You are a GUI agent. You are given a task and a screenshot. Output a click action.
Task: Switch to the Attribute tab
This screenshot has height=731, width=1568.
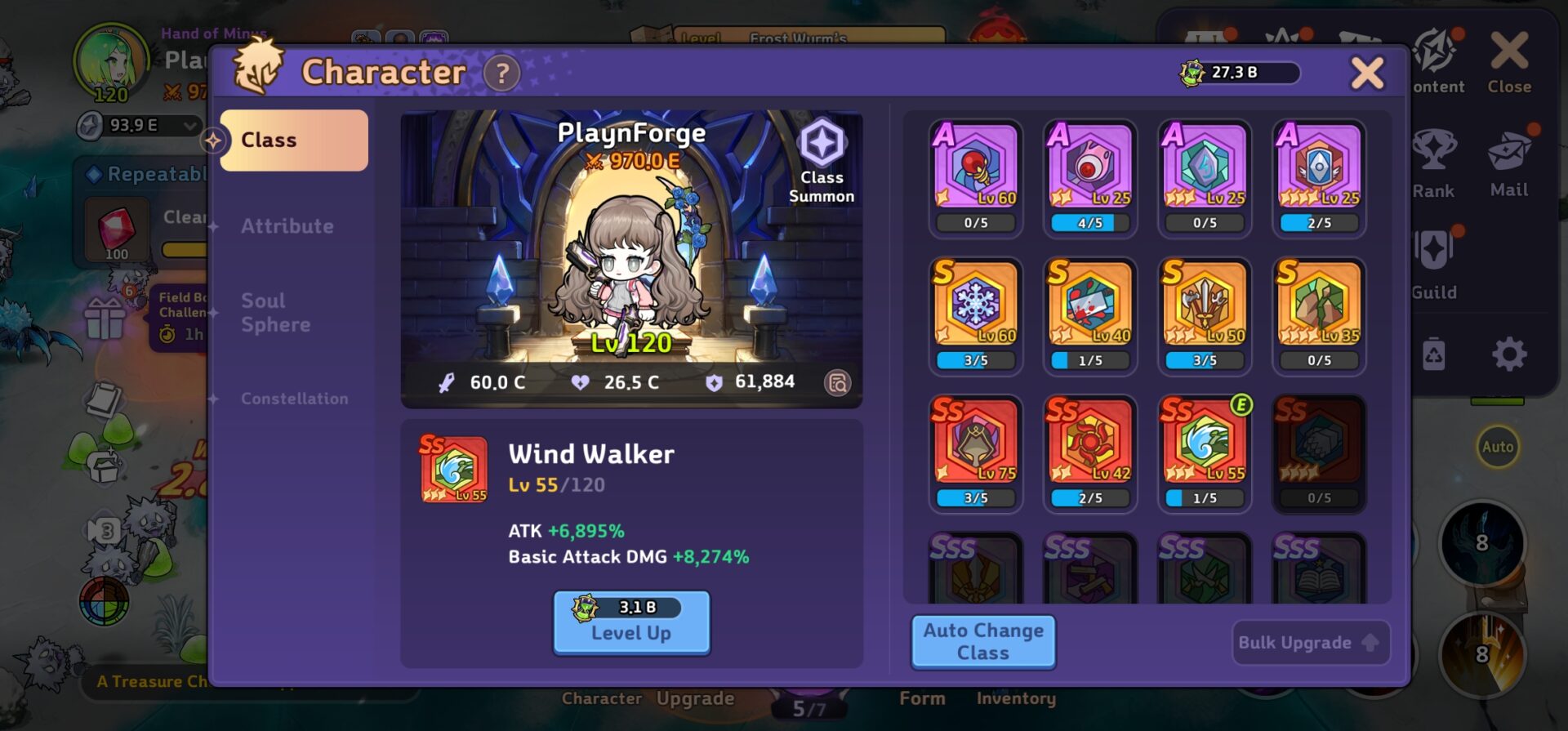tap(287, 226)
